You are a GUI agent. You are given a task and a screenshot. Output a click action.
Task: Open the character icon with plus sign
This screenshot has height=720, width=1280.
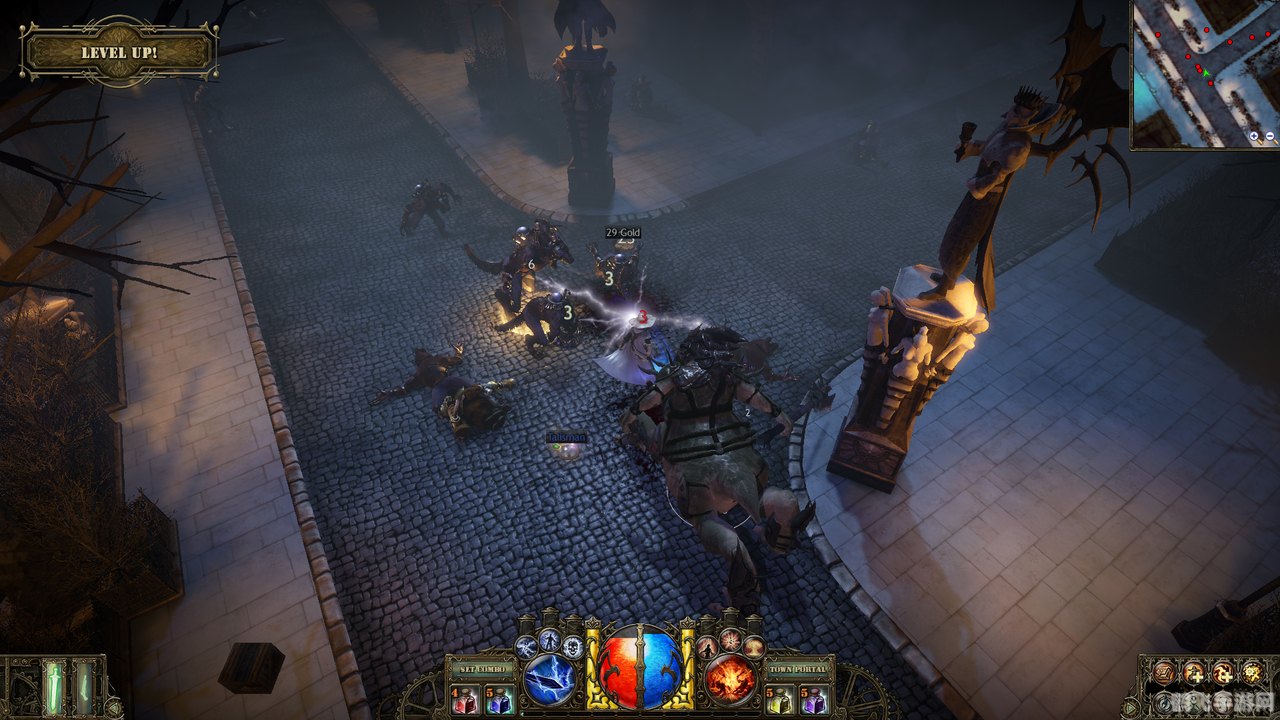point(1193,673)
